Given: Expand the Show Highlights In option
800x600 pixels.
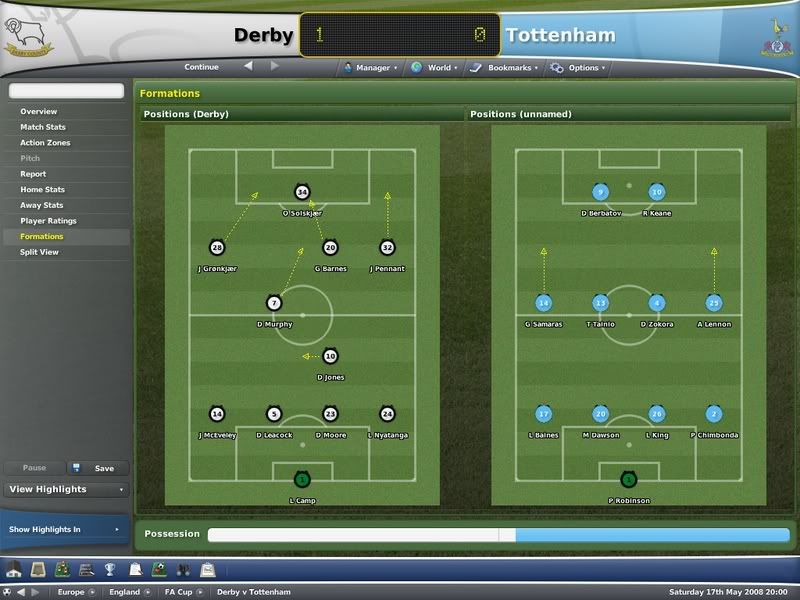Looking at the screenshot, I should tap(65, 529).
